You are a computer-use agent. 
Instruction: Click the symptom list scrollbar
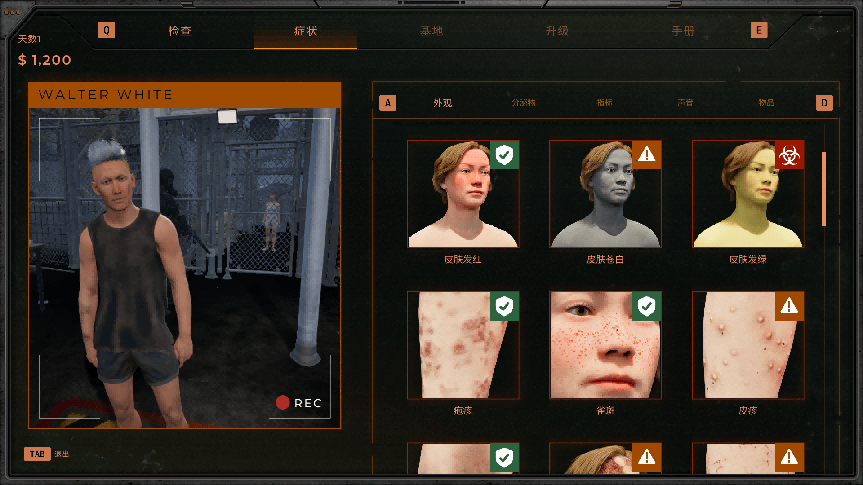point(824,190)
